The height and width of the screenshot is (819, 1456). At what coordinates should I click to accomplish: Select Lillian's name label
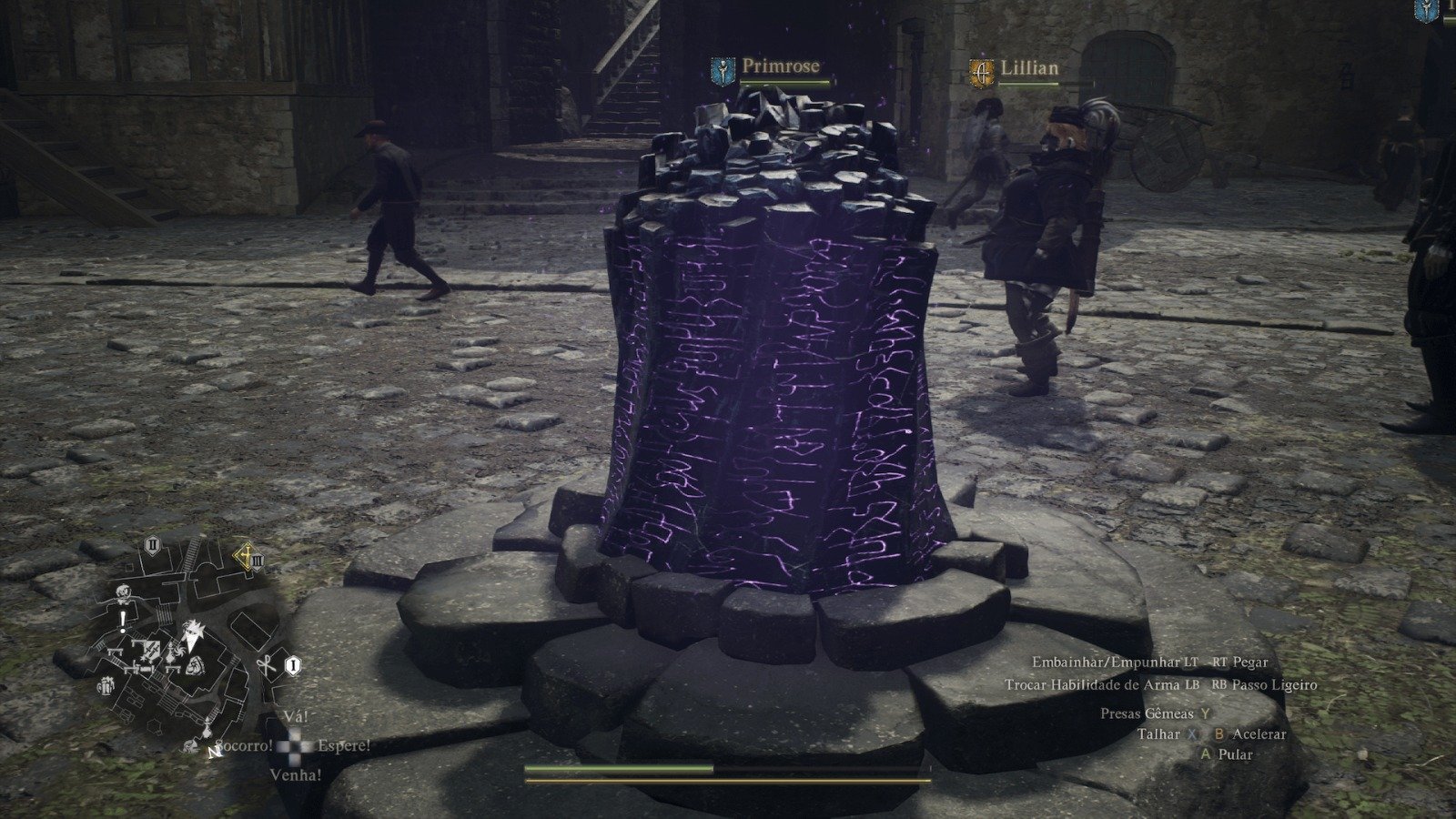pyautogui.click(x=1030, y=65)
